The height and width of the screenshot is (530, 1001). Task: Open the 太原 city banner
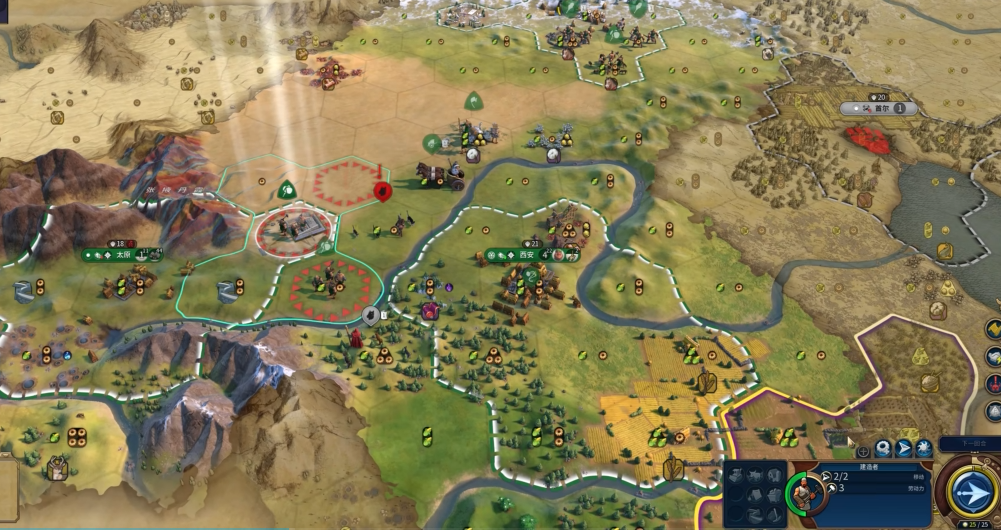coord(121,255)
